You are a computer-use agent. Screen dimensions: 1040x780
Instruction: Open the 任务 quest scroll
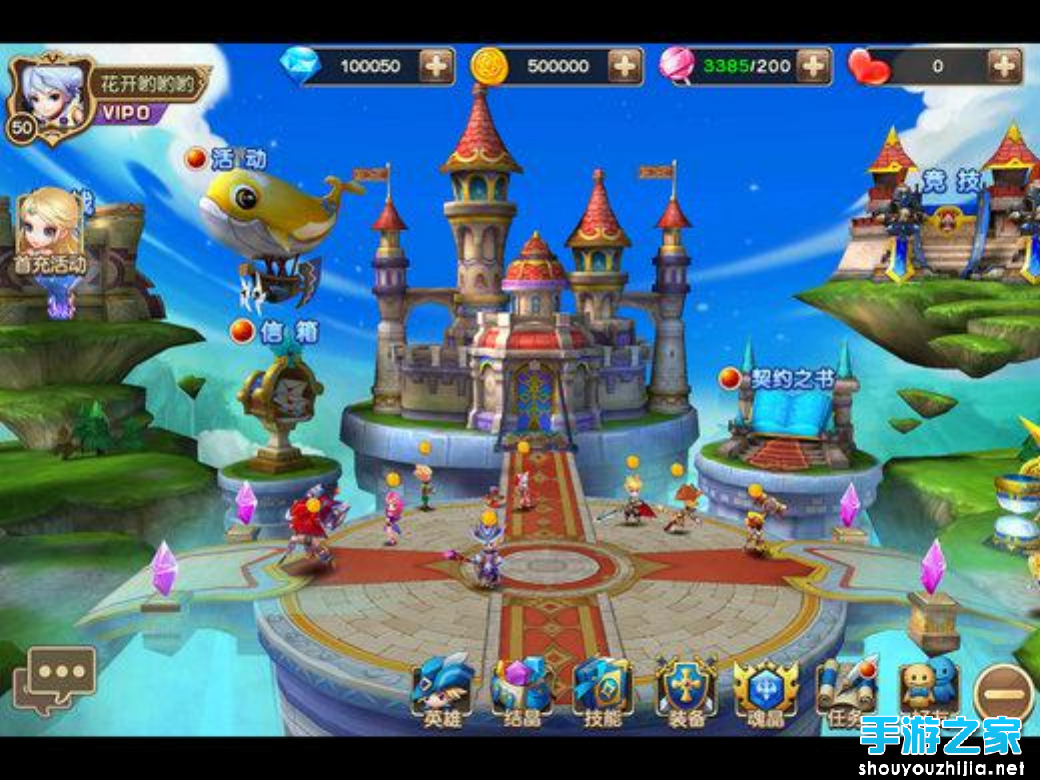tap(846, 686)
